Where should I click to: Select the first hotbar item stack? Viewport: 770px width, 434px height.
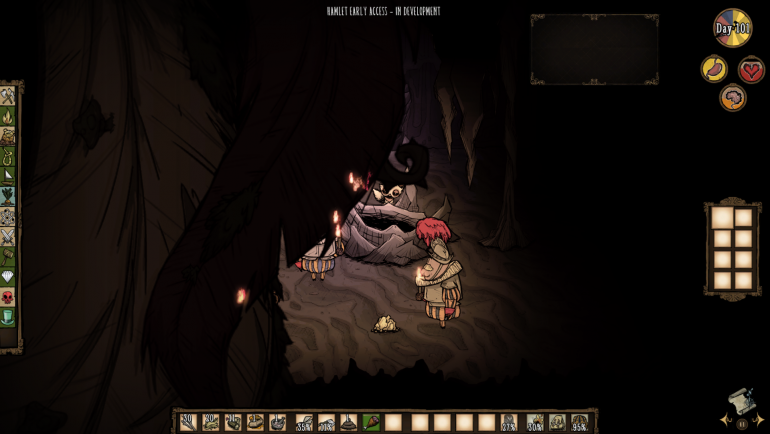click(x=188, y=422)
